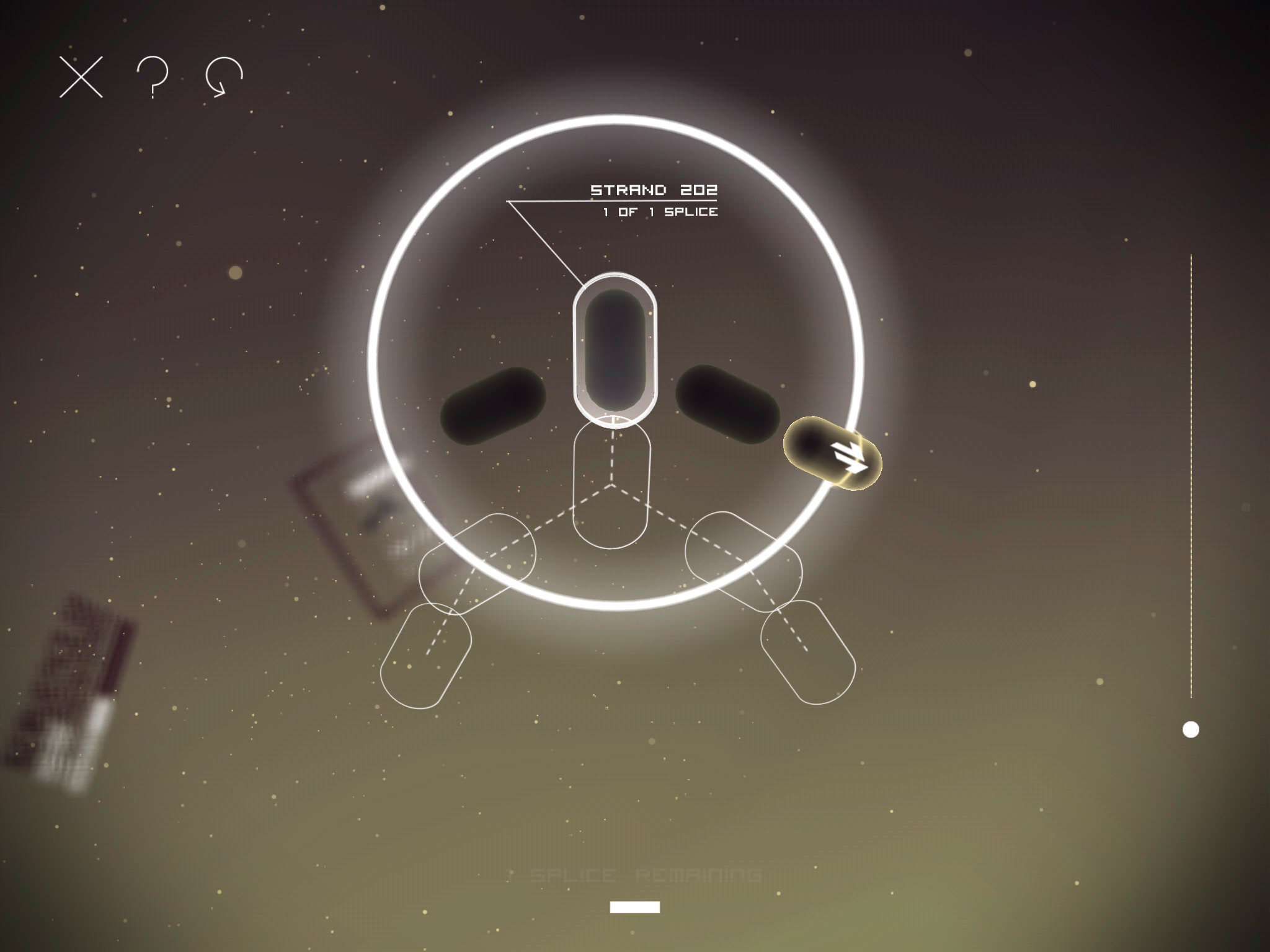The width and height of the screenshot is (1270, 952).
Task: Click the white dot timeline handle
Action: tap(1191, 729)
